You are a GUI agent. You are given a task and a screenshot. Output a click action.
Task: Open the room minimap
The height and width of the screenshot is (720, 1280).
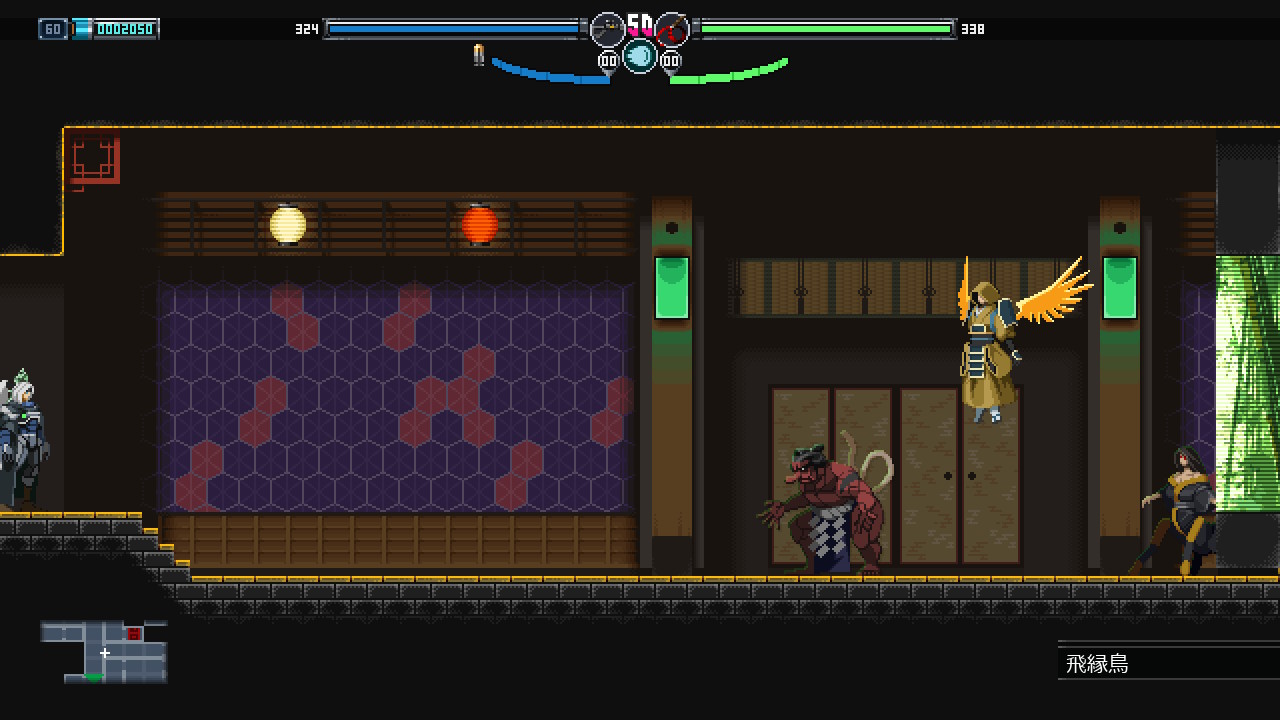(104, 651)
